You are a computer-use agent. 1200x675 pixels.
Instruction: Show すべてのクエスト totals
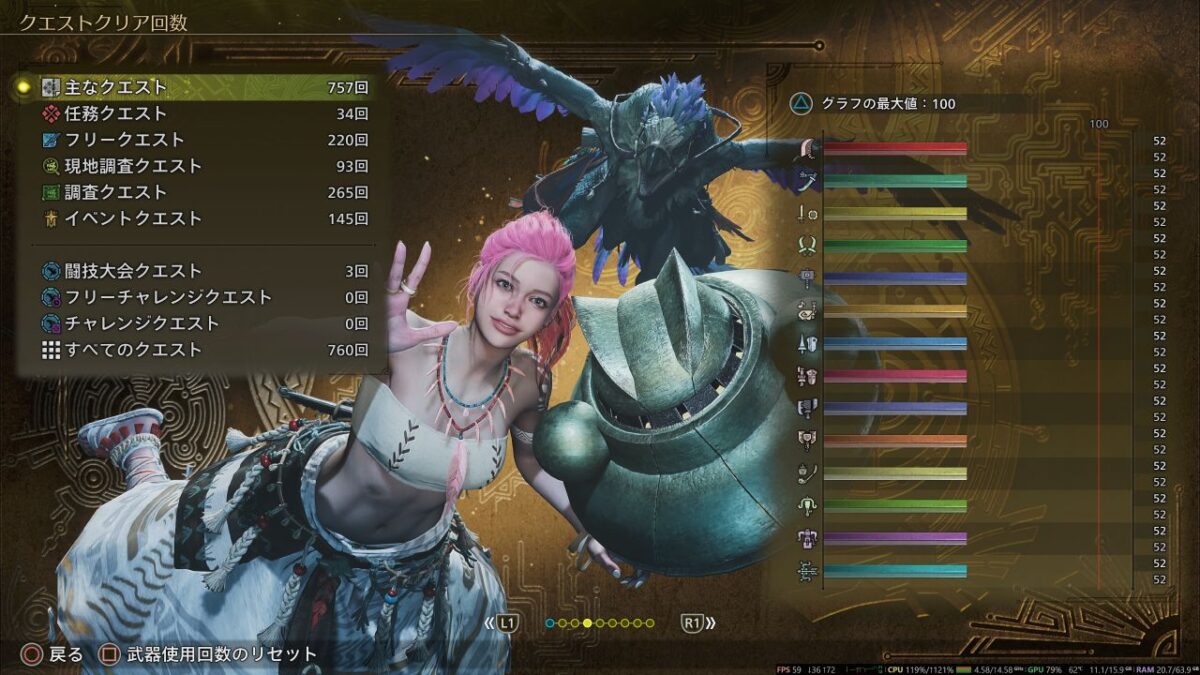[195, 350]
